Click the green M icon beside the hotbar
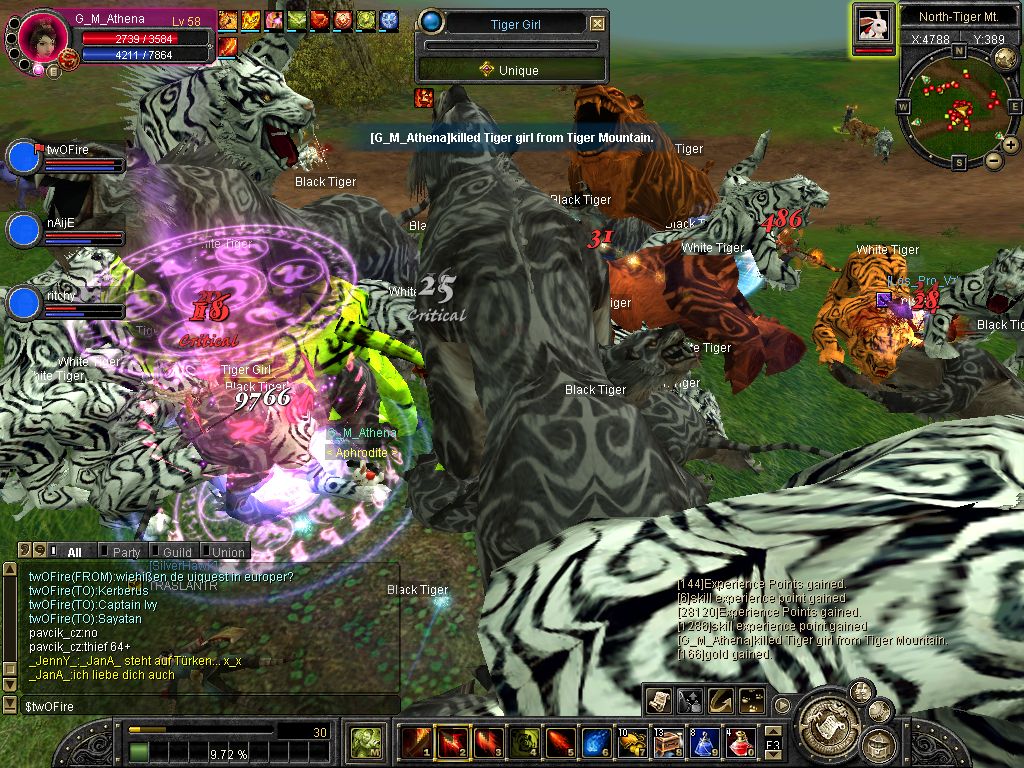Screen dimensions: 1024x768 pos(365,742)
